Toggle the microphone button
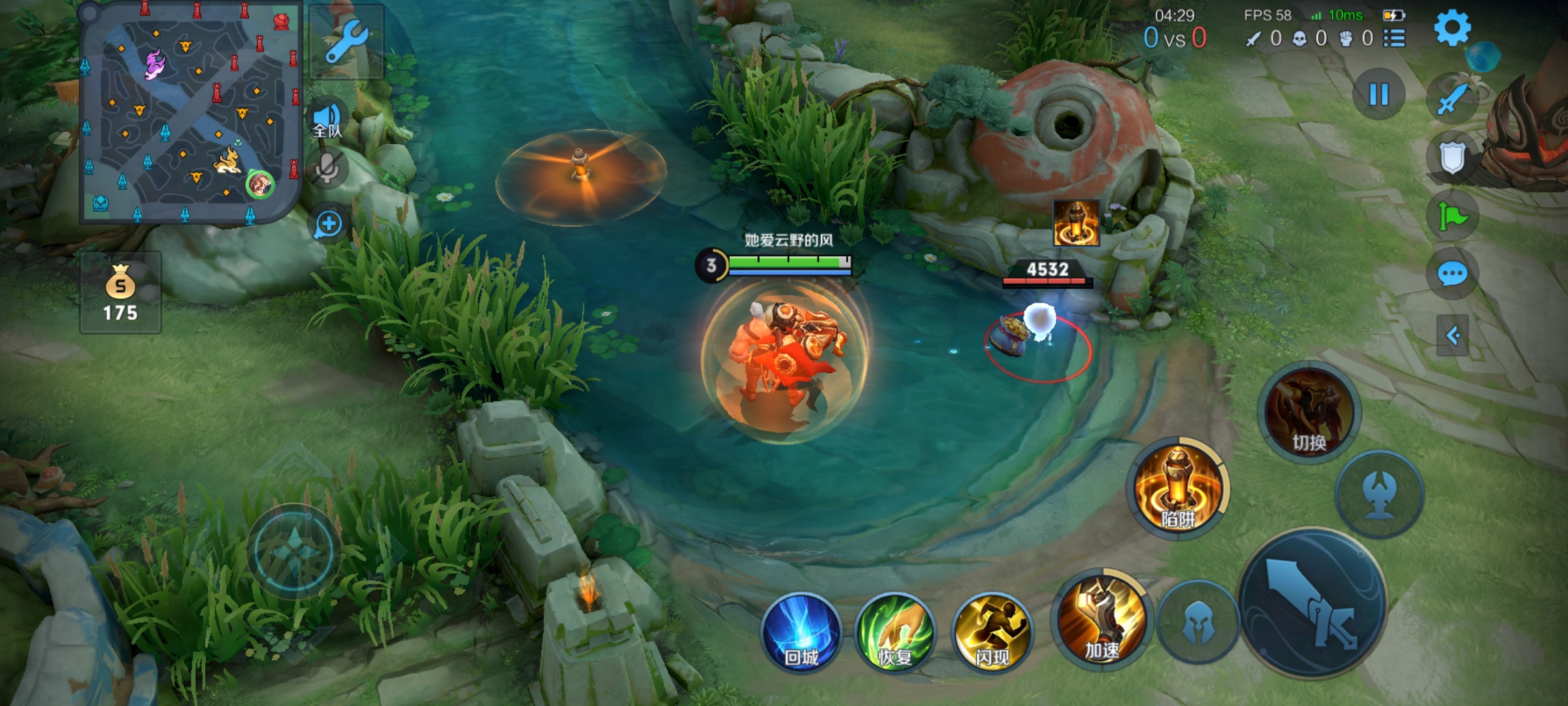This screenshot has height=706, width=1568. [327, 168]
